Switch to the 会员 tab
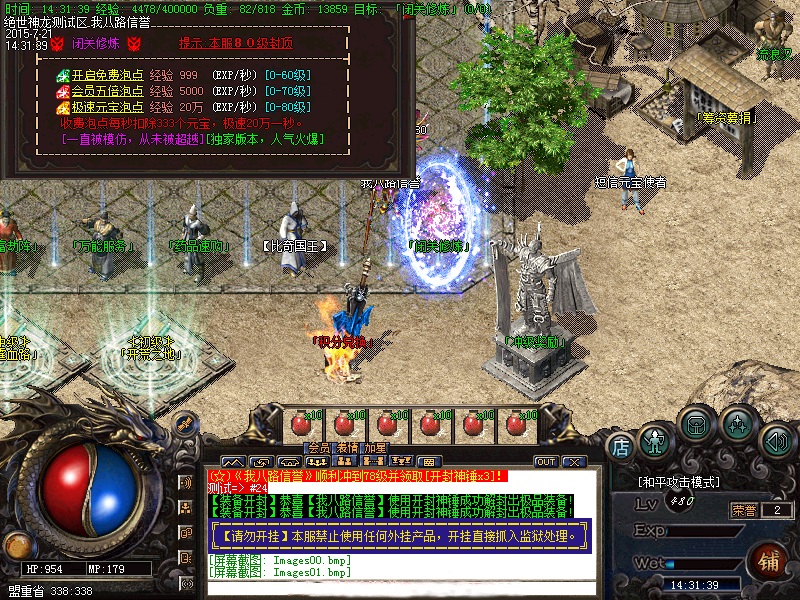 tap(318, 448)
